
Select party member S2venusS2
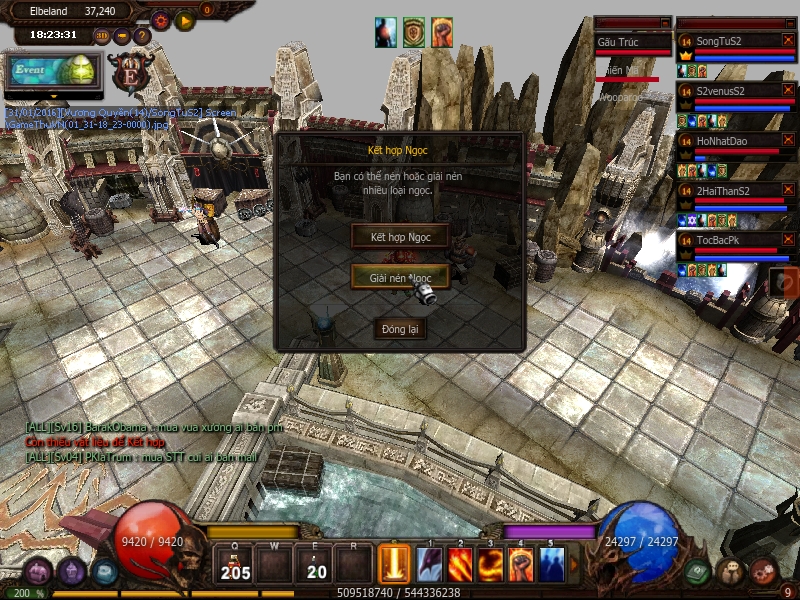[726, 91]
